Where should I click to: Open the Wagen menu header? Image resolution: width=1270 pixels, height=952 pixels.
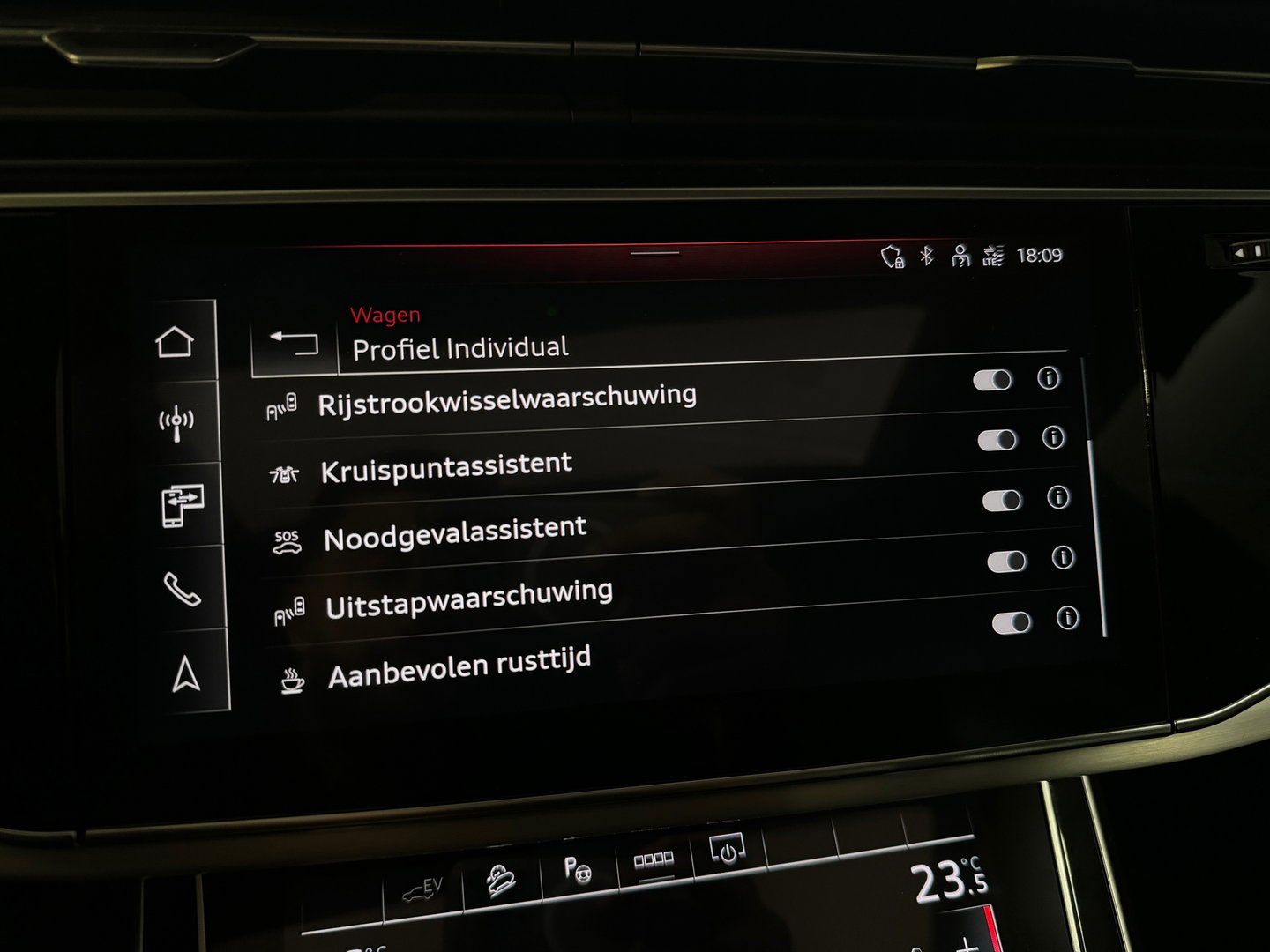[x=385, y=313]
